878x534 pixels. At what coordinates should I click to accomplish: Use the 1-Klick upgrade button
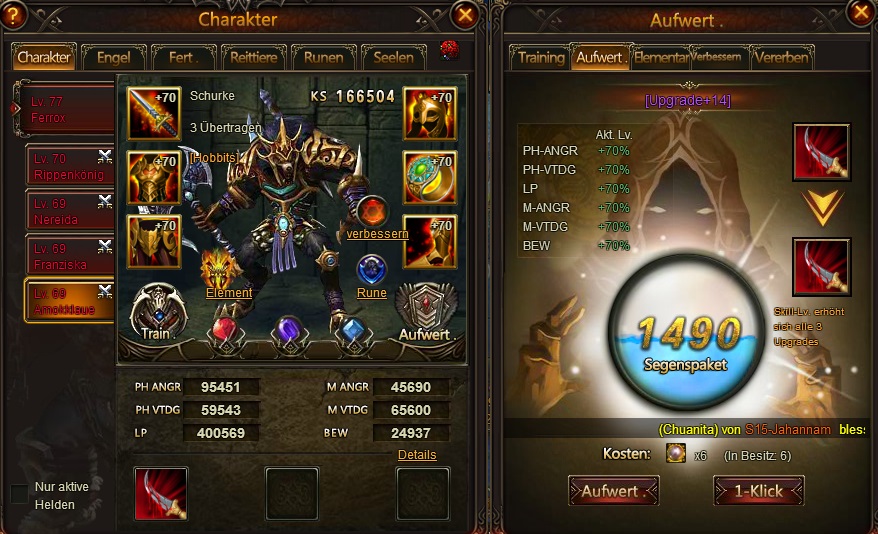point(758,491)
